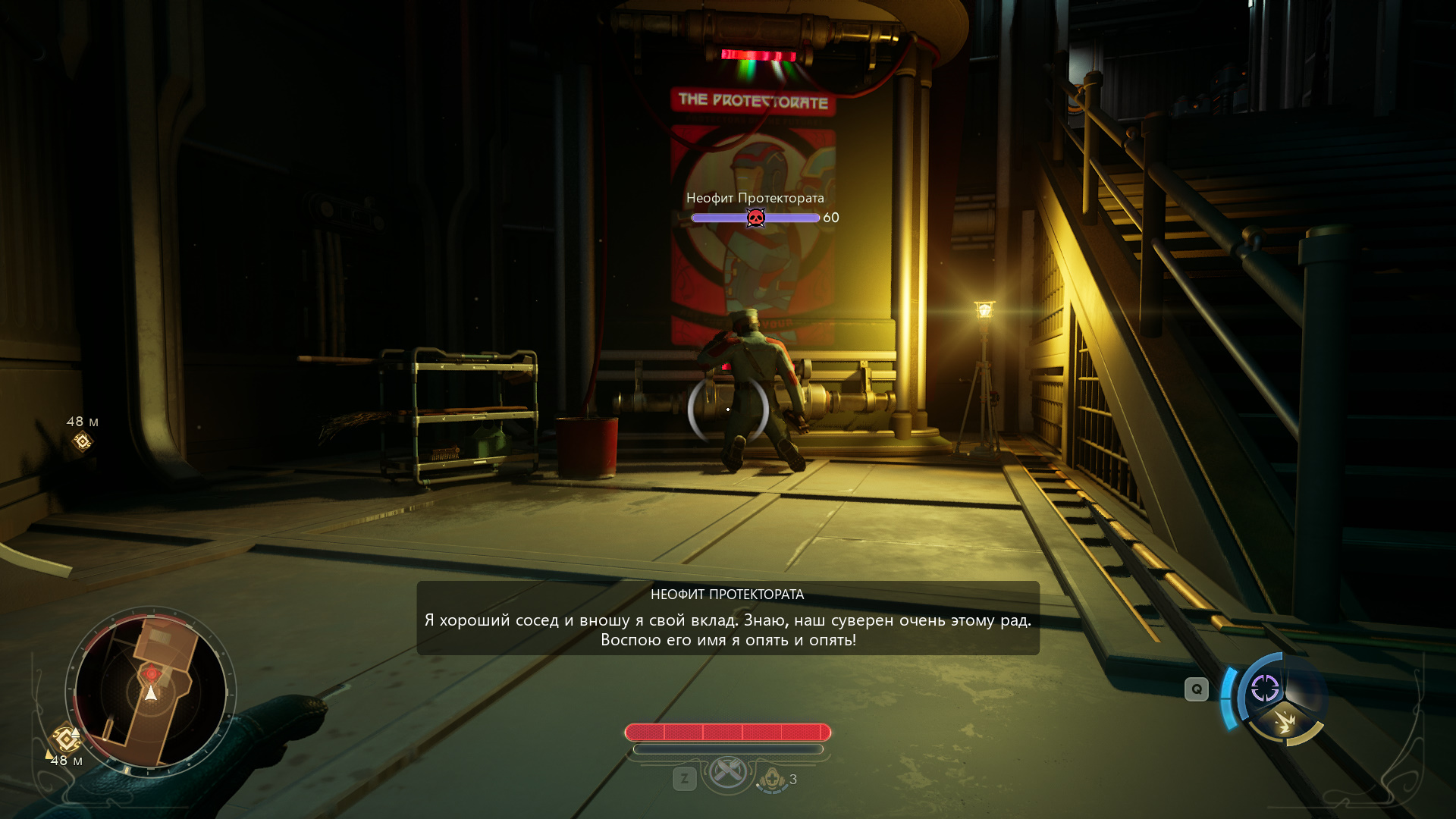Use the medical inhaler icon
1456x819 pixels.
772,779
